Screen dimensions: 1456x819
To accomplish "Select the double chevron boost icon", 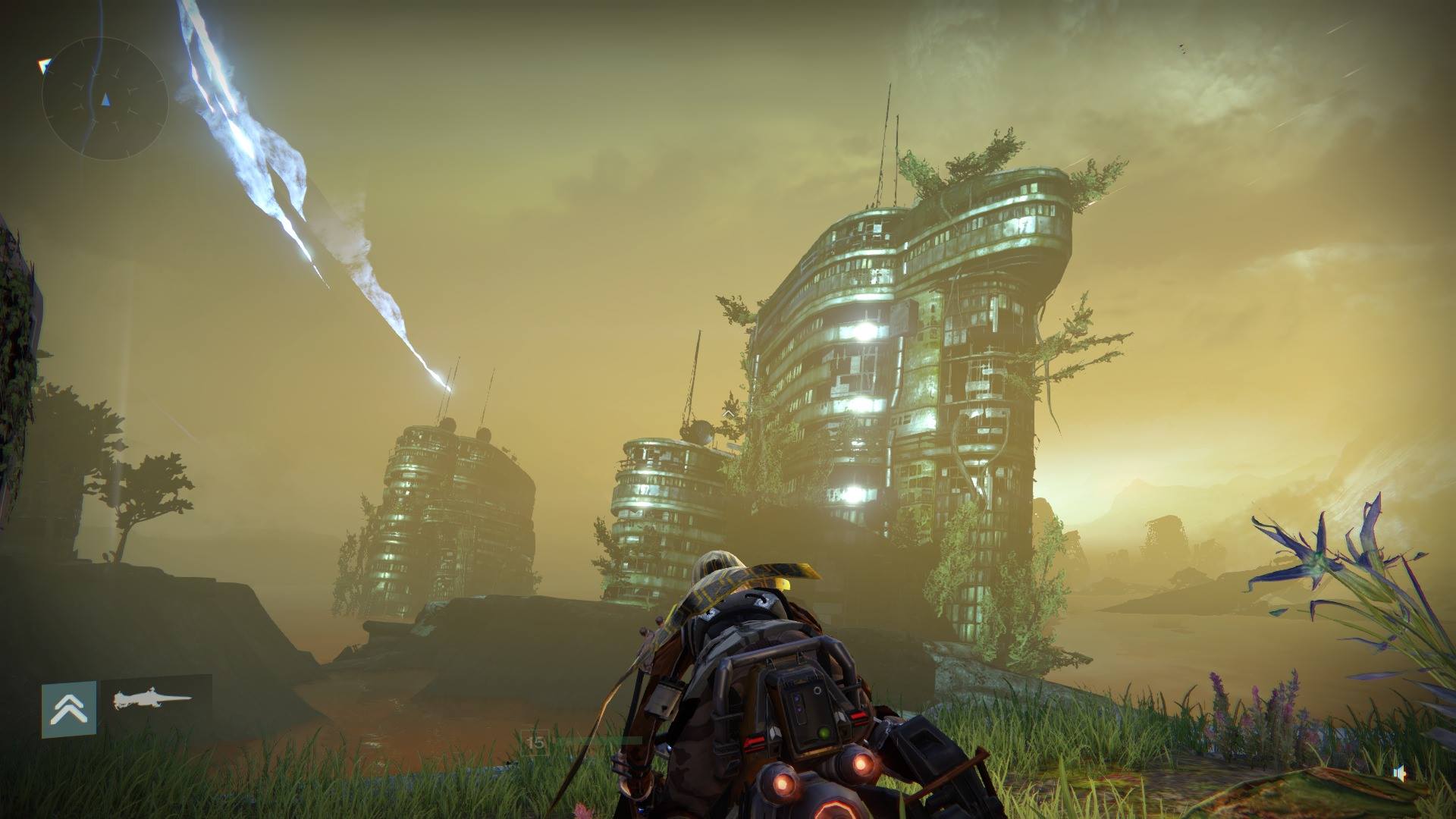I will coord(69,709).
